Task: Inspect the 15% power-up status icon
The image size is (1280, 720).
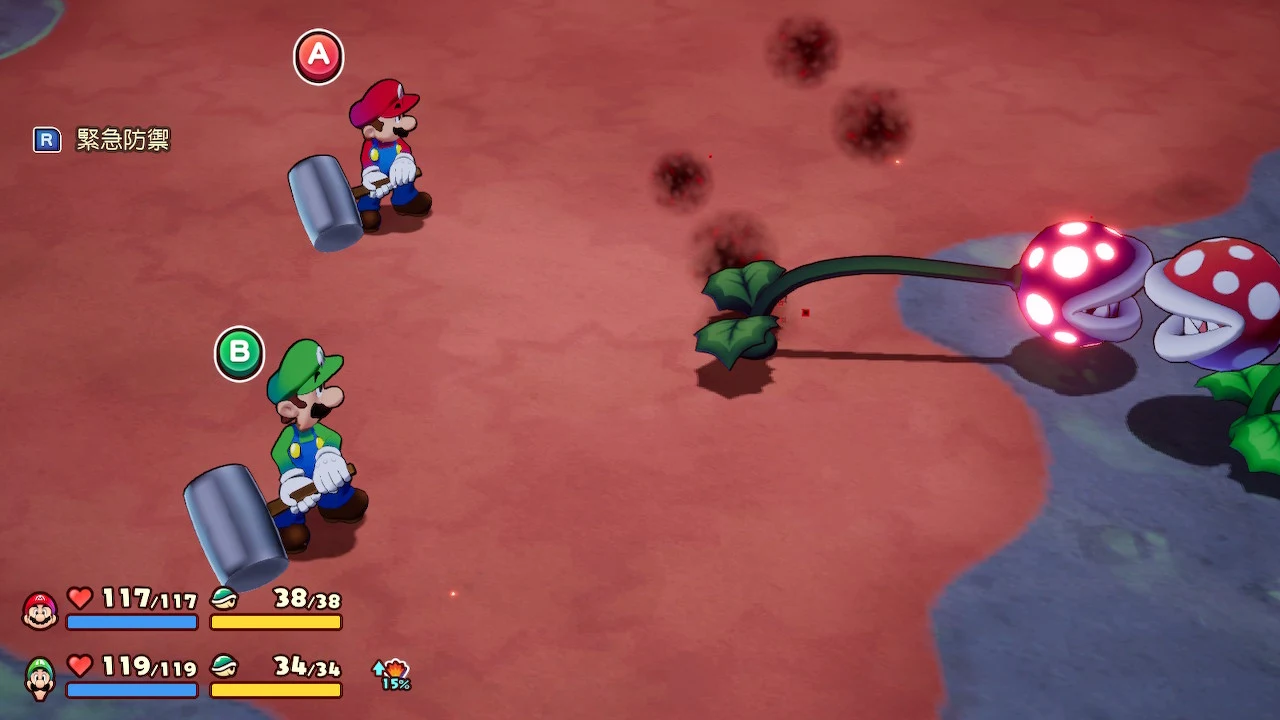Action: click(x=393, y=674)
